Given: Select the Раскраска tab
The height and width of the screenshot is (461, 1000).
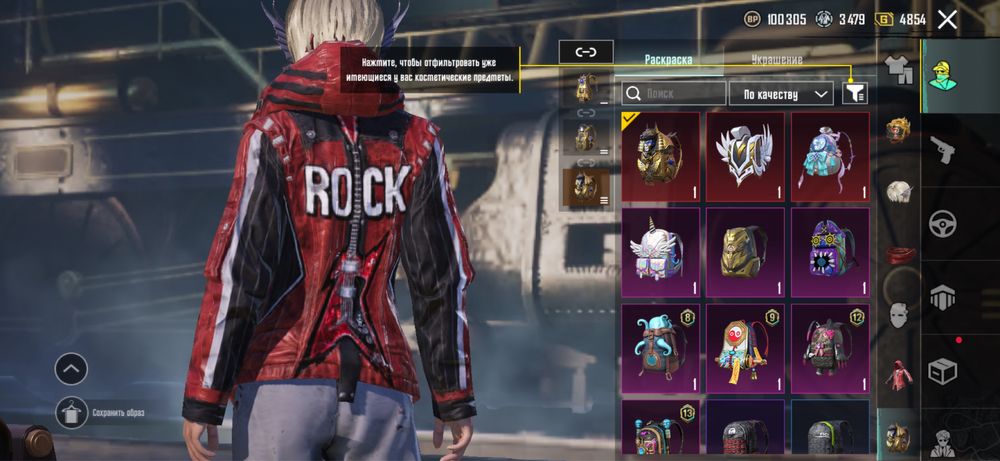Looking at the screenshot, I should coord(666,60).
